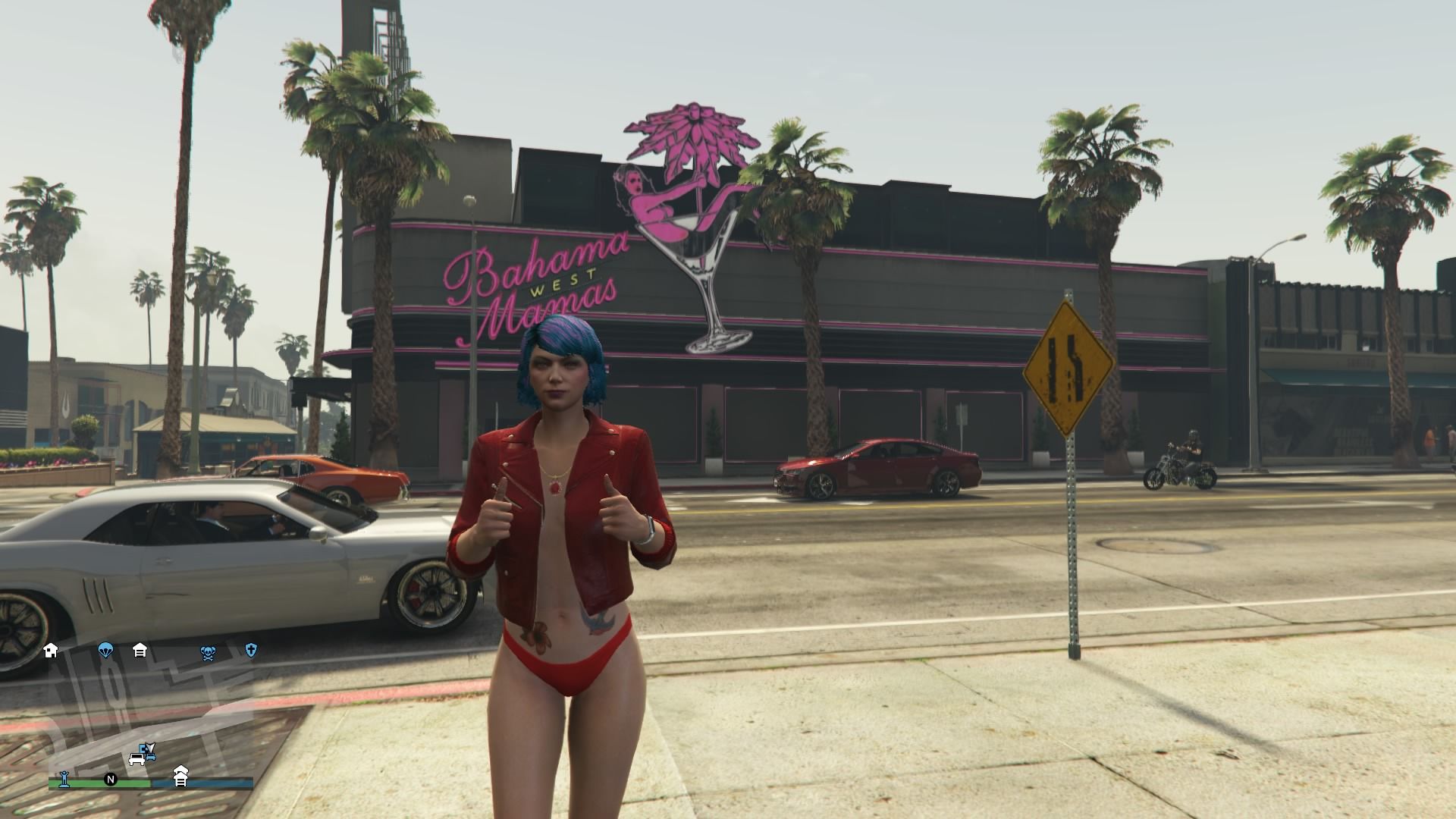Click the blue vehicle blip next to the player arrow
1456x819 pixels.
point(150,757)
